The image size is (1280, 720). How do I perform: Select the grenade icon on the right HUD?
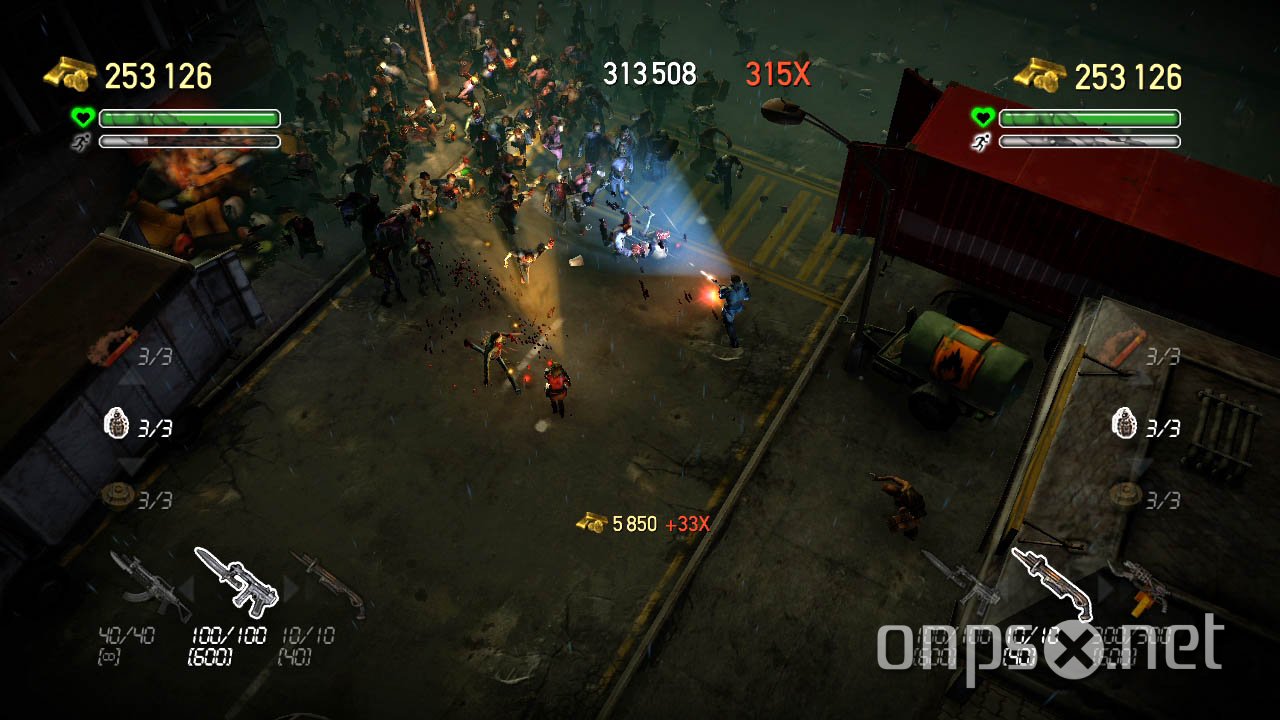point(1125,424)
